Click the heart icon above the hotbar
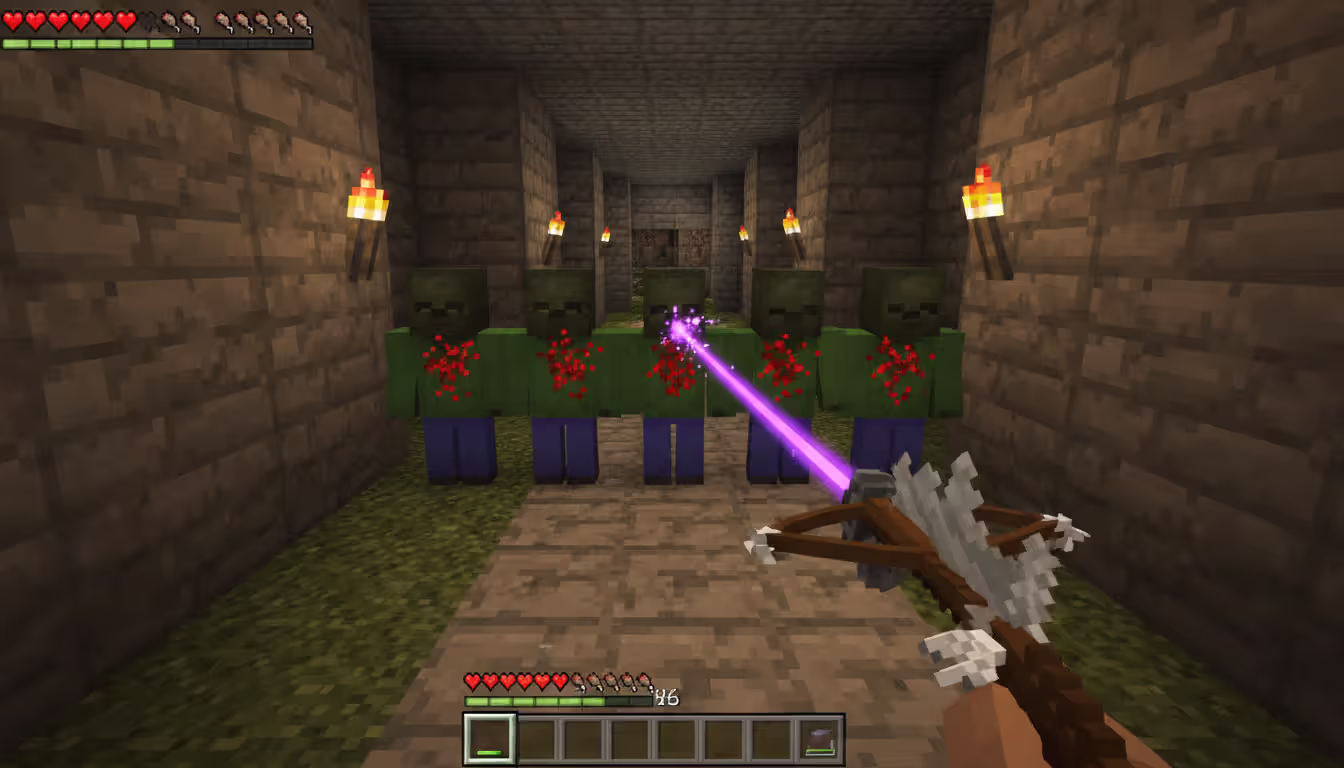1344x768 pixels. click(471, 680)
